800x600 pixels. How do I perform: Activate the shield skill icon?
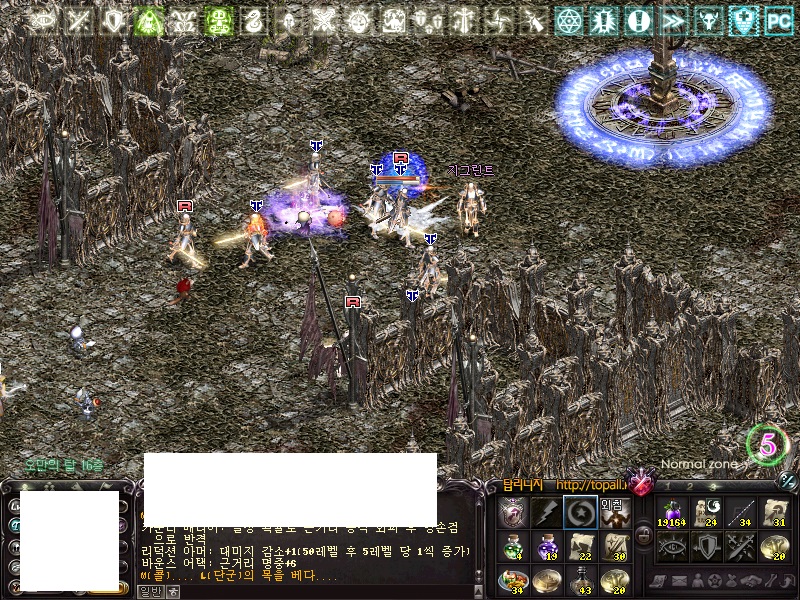[x=706, y=546]
